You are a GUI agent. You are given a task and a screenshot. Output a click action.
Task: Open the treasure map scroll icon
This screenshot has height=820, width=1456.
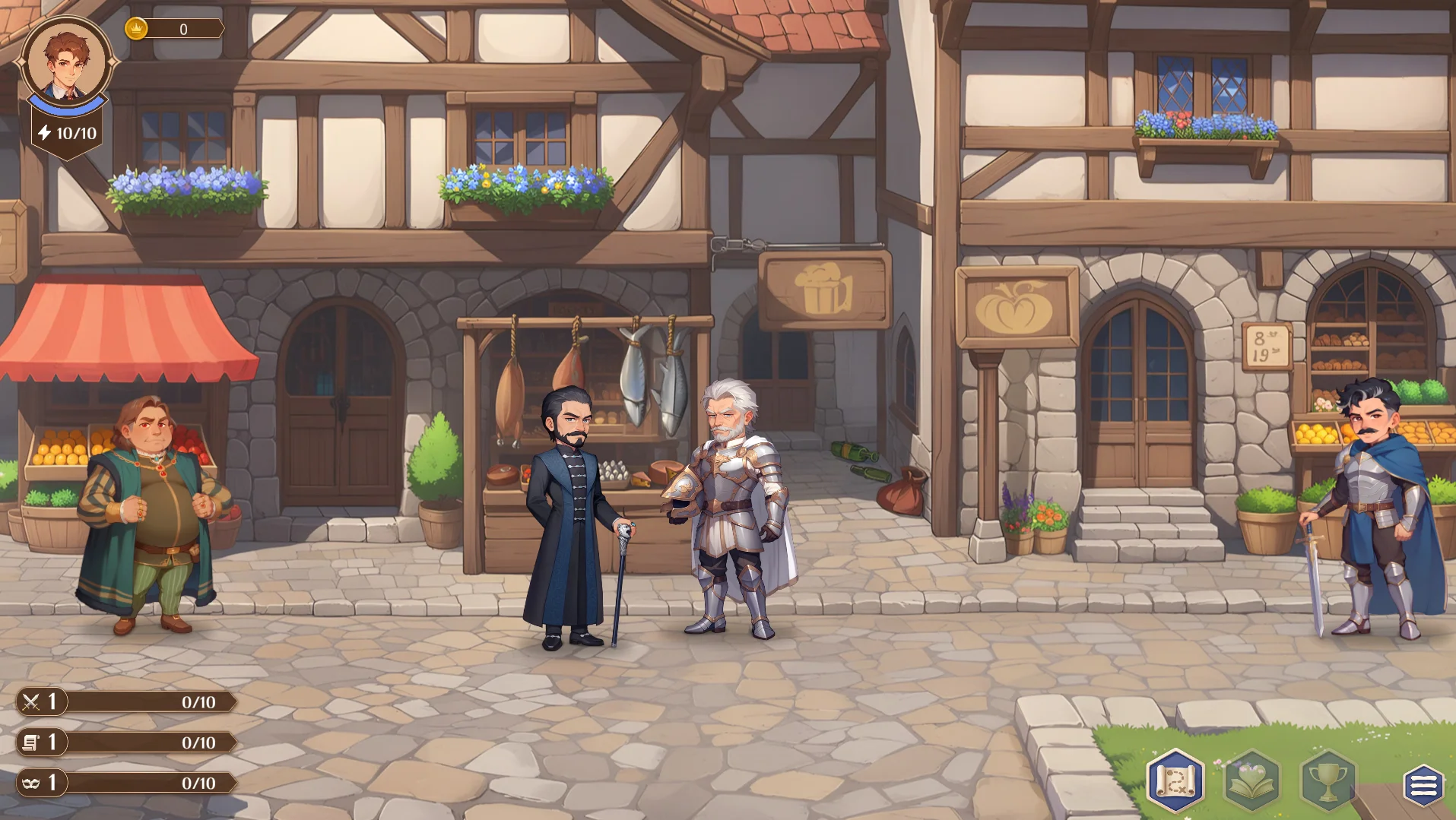[1175, 780]
